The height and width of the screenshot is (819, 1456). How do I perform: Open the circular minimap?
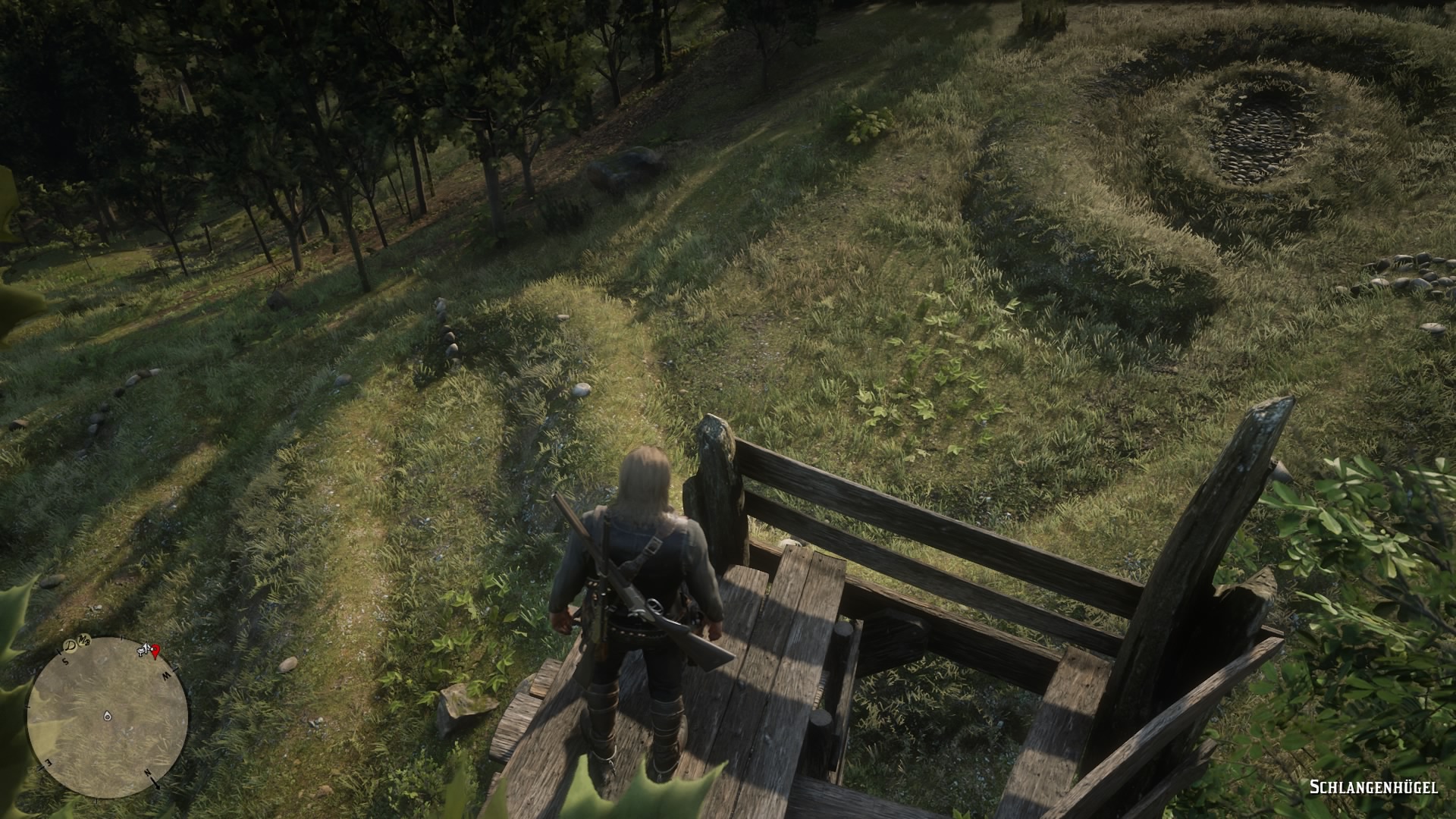click(107, 717)
